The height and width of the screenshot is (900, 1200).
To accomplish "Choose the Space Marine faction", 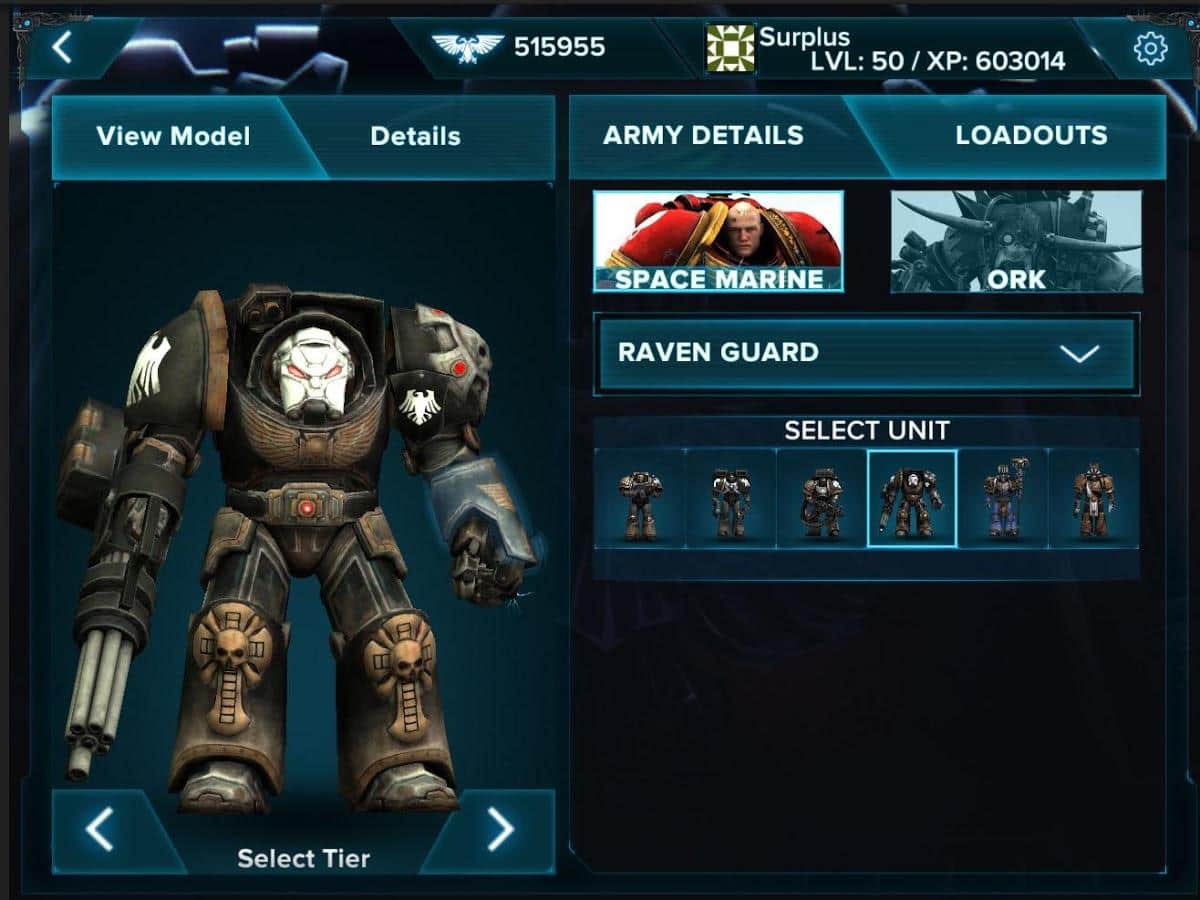I will [718, 241].
